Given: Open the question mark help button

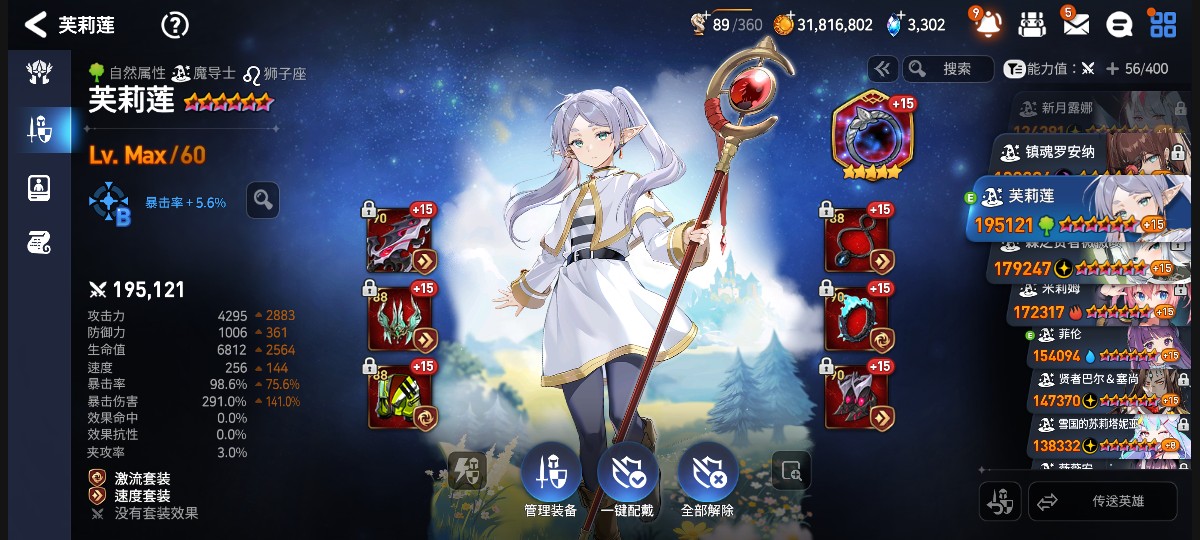Looking at the screenshot, I should pyautogui.click(x=175, y=25).
